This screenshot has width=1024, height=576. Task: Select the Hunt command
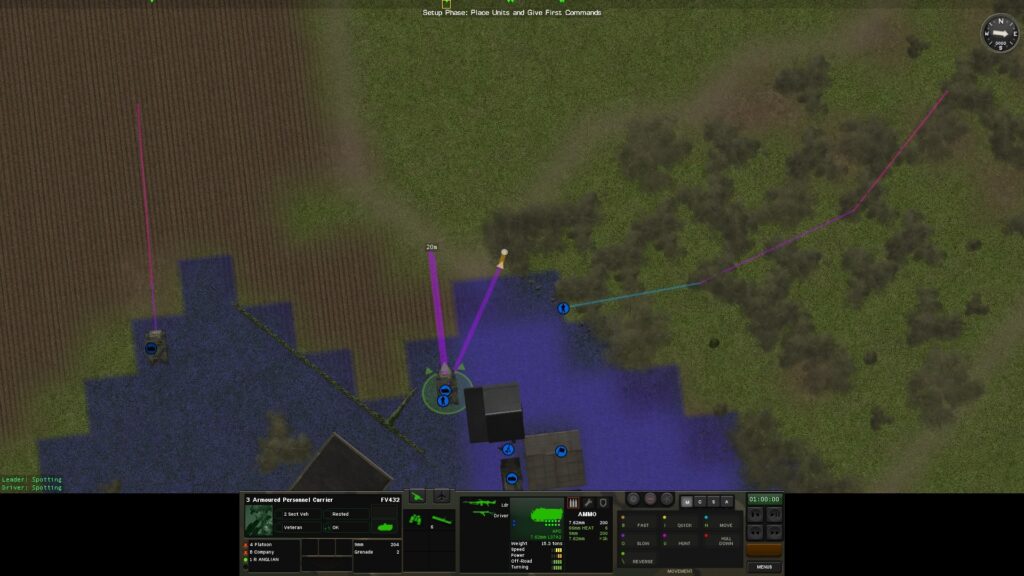click(684, 543)
